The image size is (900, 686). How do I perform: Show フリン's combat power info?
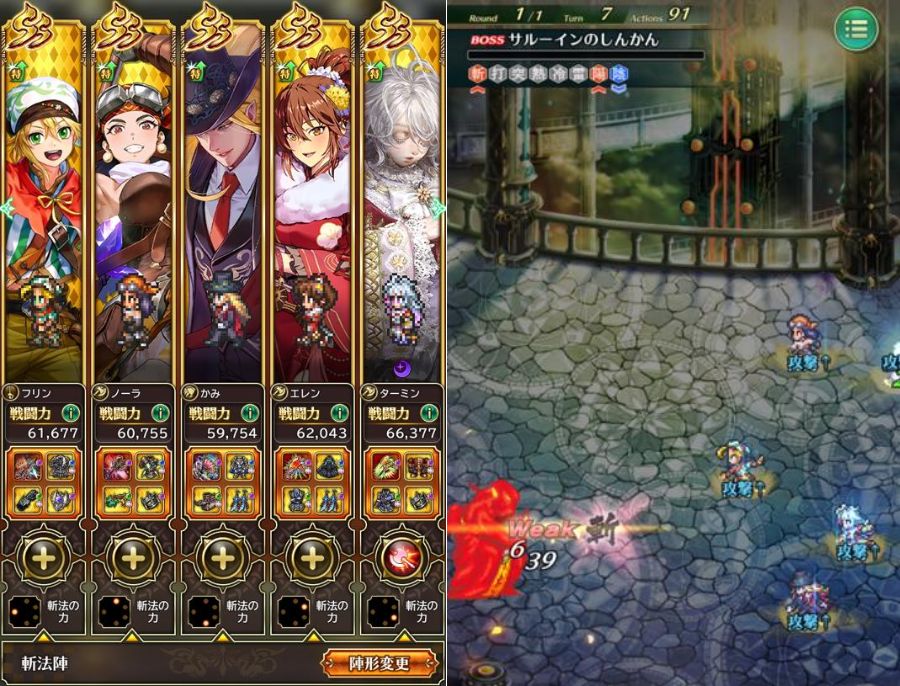[67, 412]
